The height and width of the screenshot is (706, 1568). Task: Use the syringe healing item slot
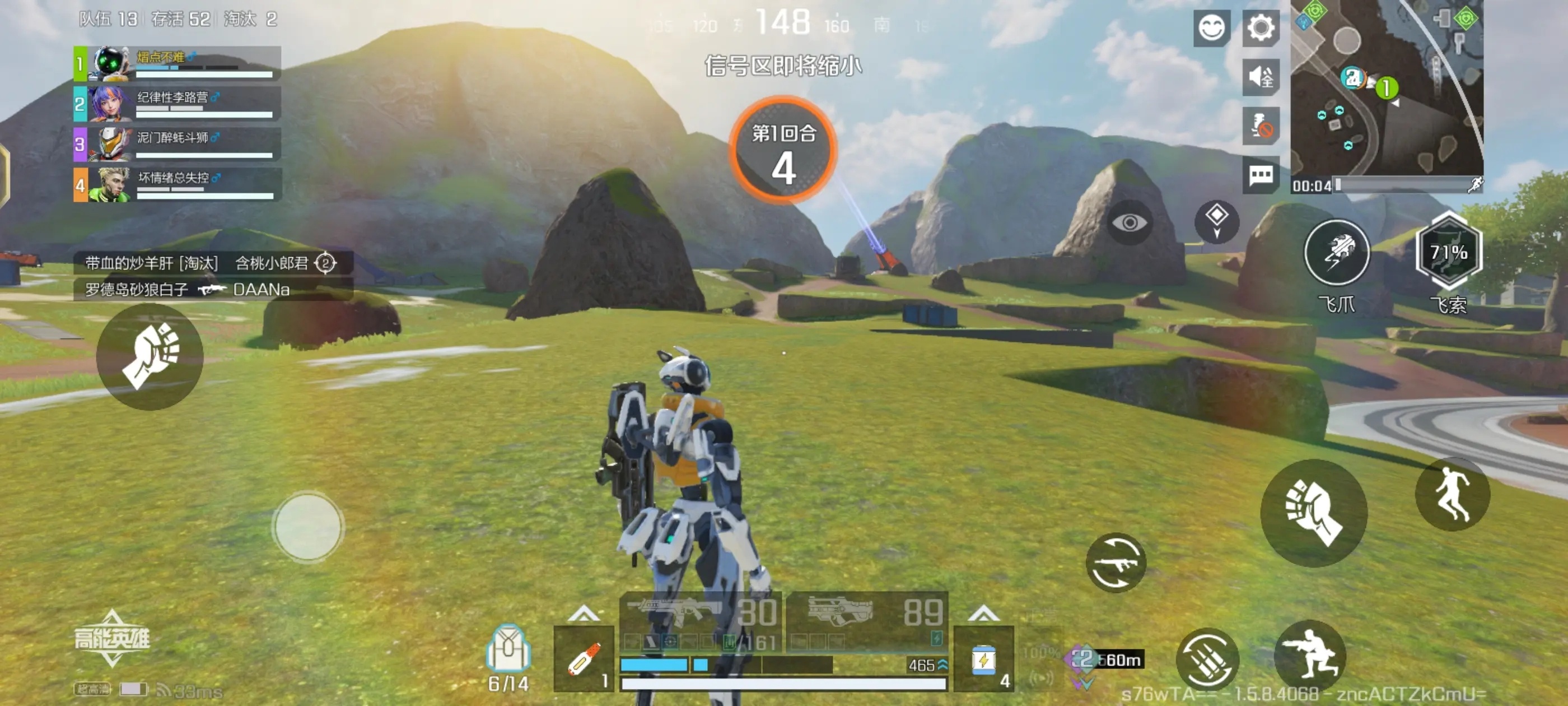[584, 659]
